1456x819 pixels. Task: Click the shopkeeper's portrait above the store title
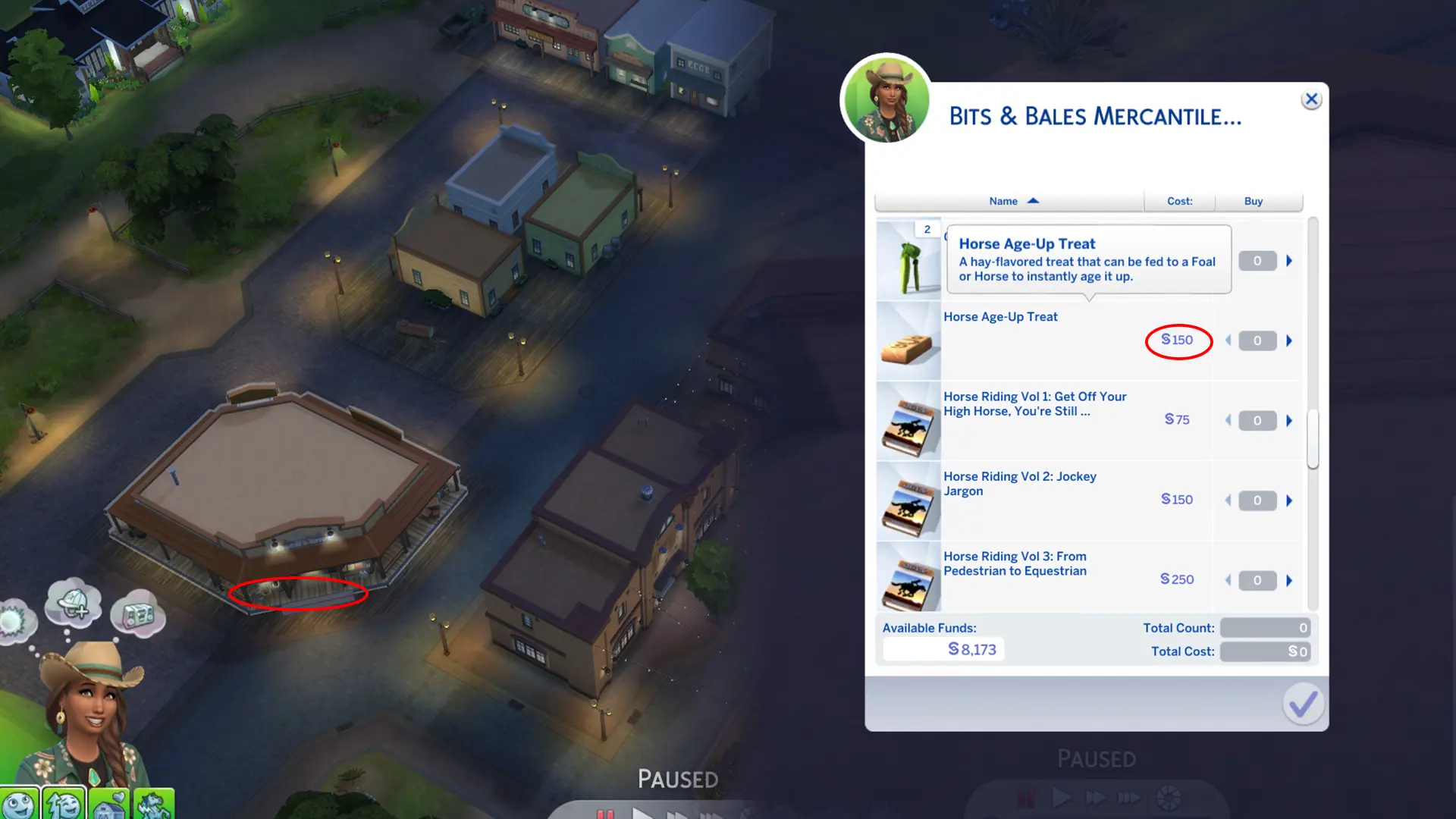(886, 101)
